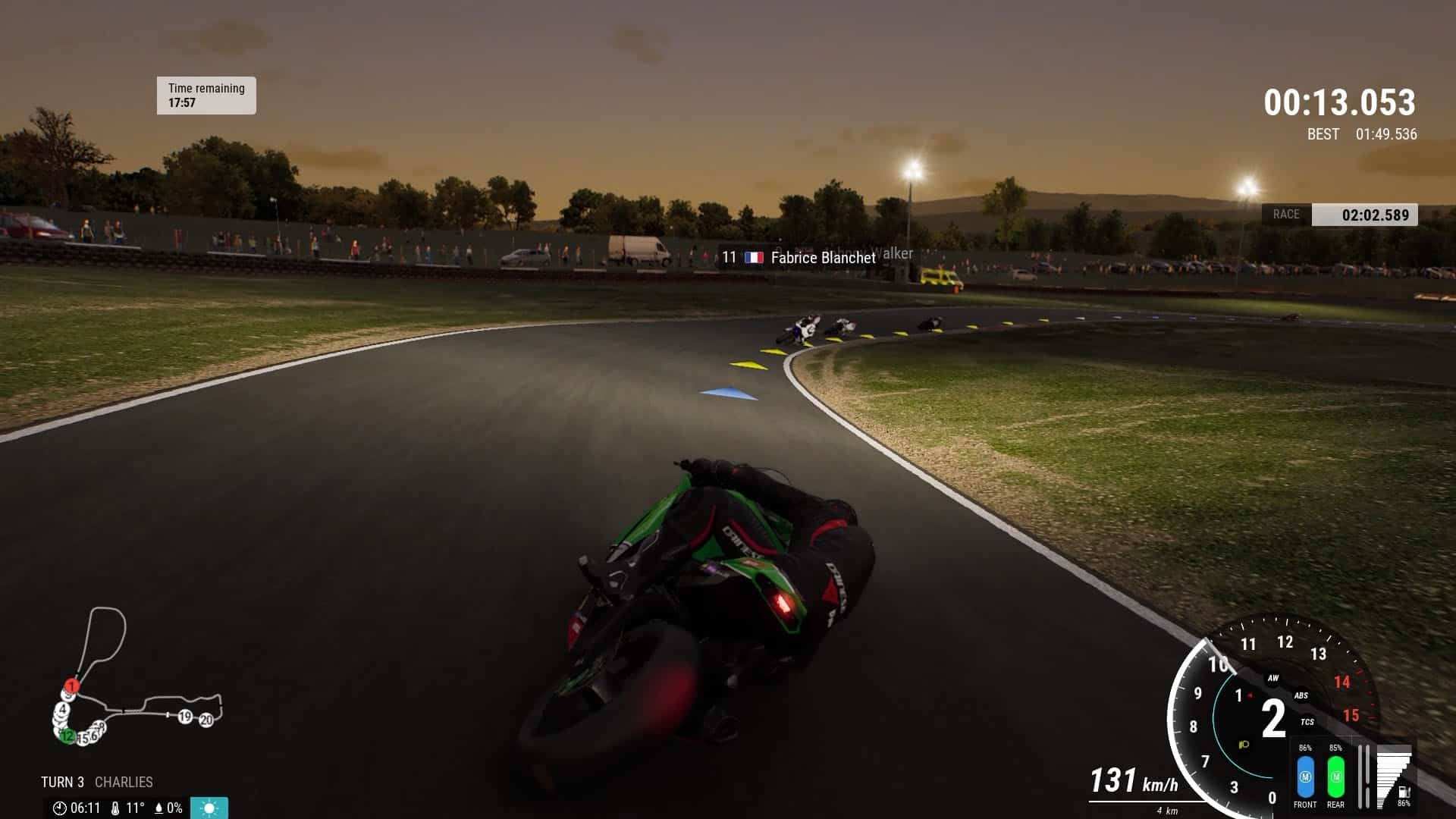Image resolution: width=1456 pixels, height=819 pixels.
Task: Click the AW indicator on the dashboard
Action: click(x=1272, y=679)
